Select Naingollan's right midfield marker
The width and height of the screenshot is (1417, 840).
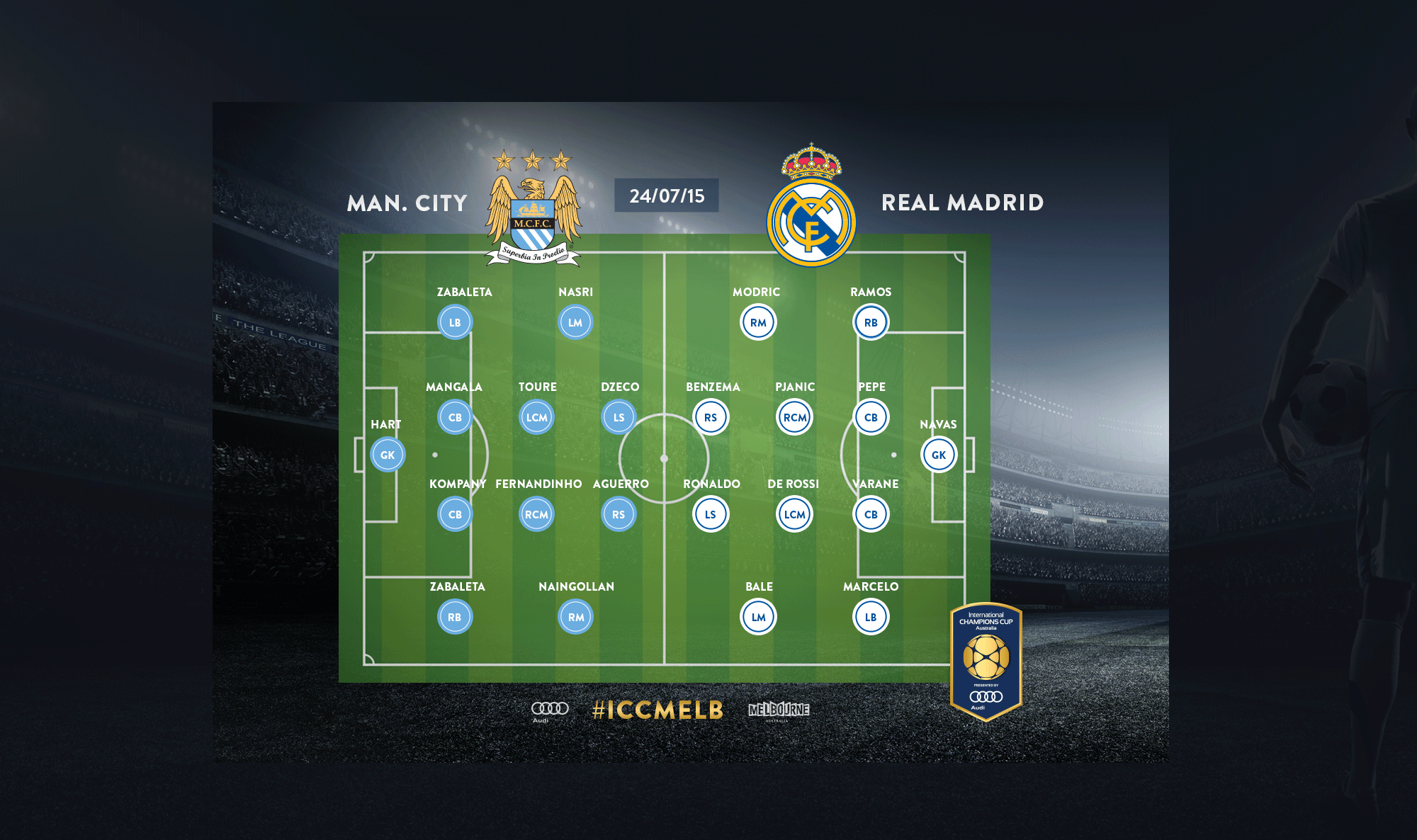point(576,617)
